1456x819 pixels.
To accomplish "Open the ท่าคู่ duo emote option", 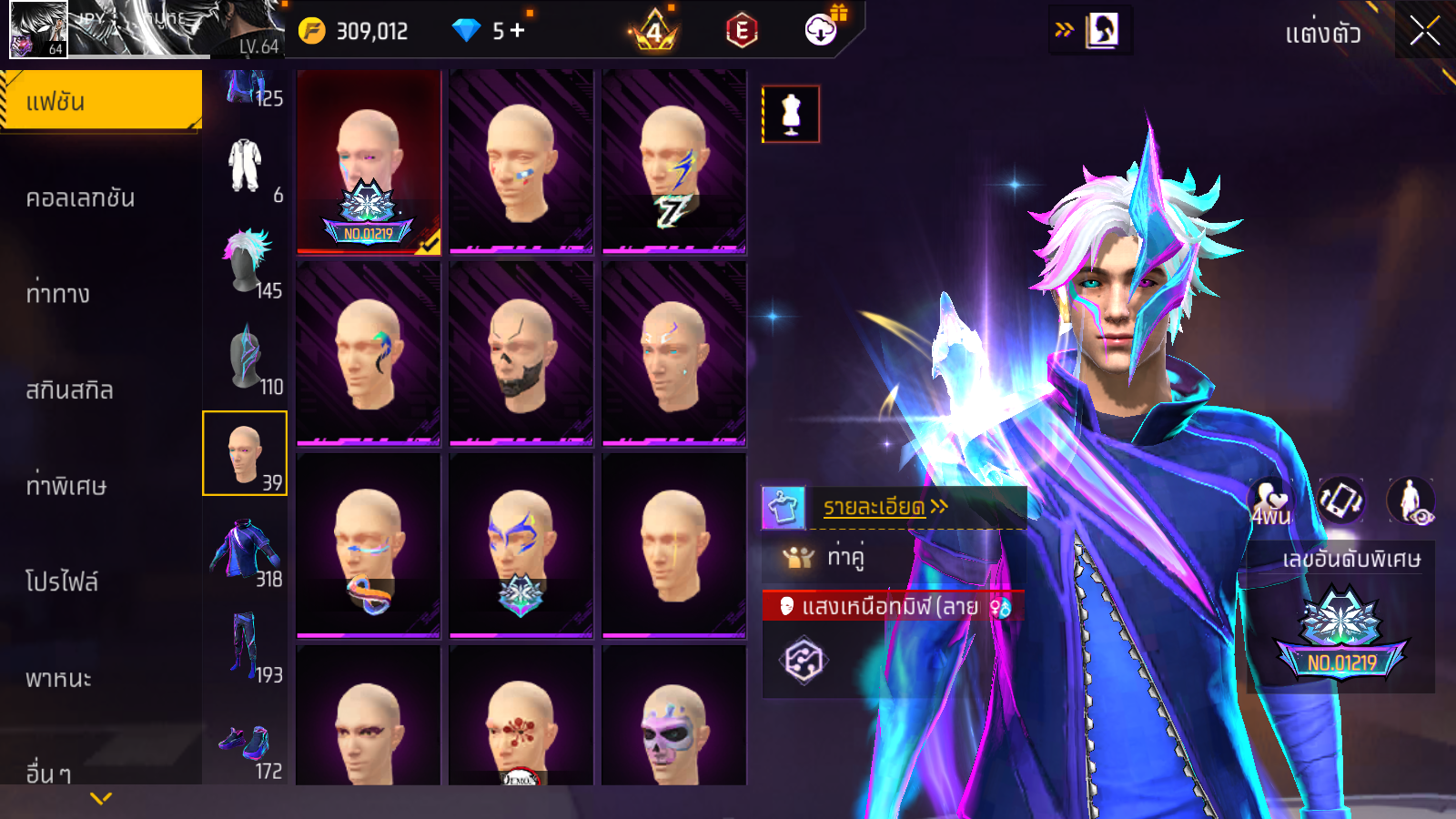I will pos(844,556).
